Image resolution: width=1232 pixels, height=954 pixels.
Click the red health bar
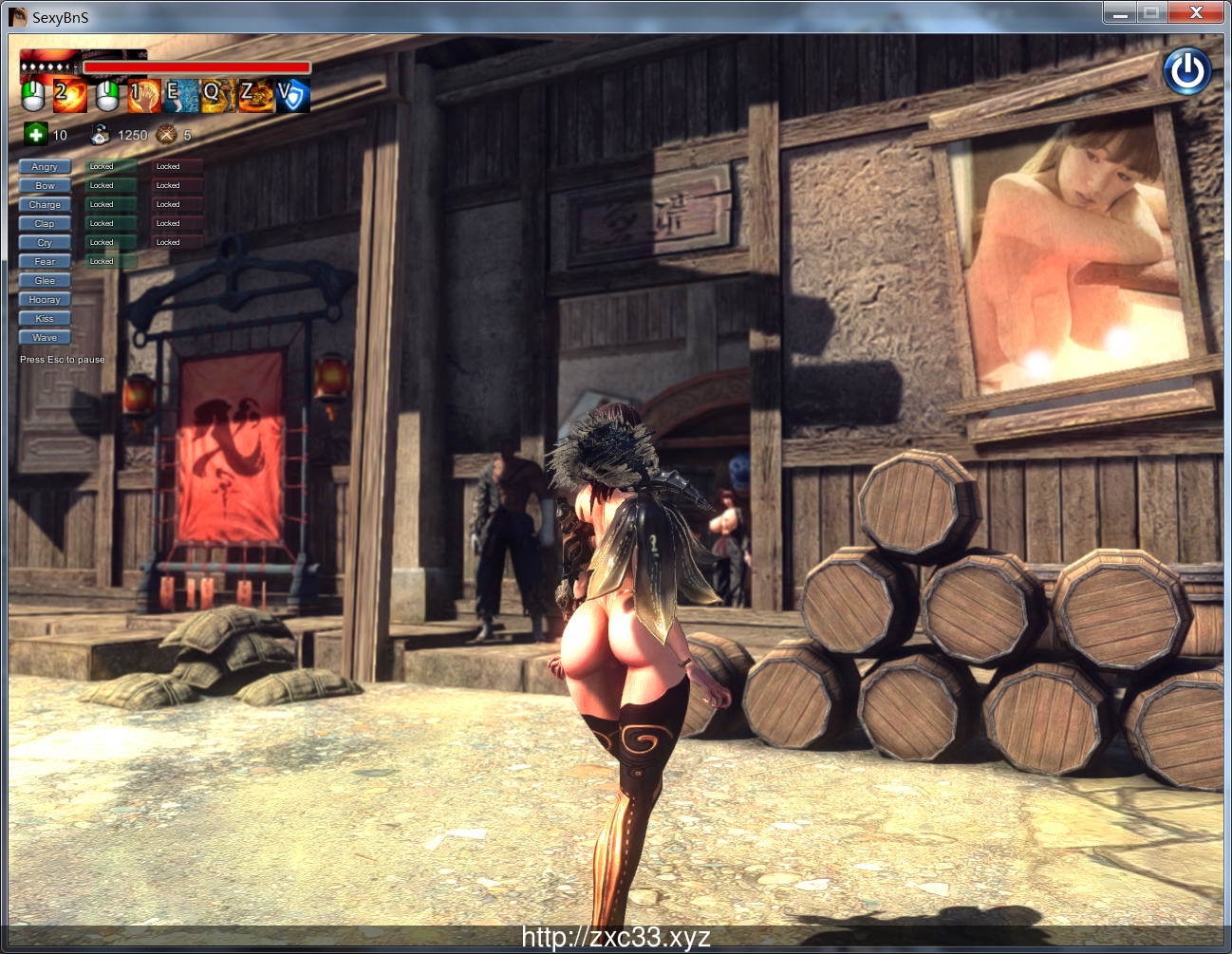pyautogui.click(x=195, y=67)
